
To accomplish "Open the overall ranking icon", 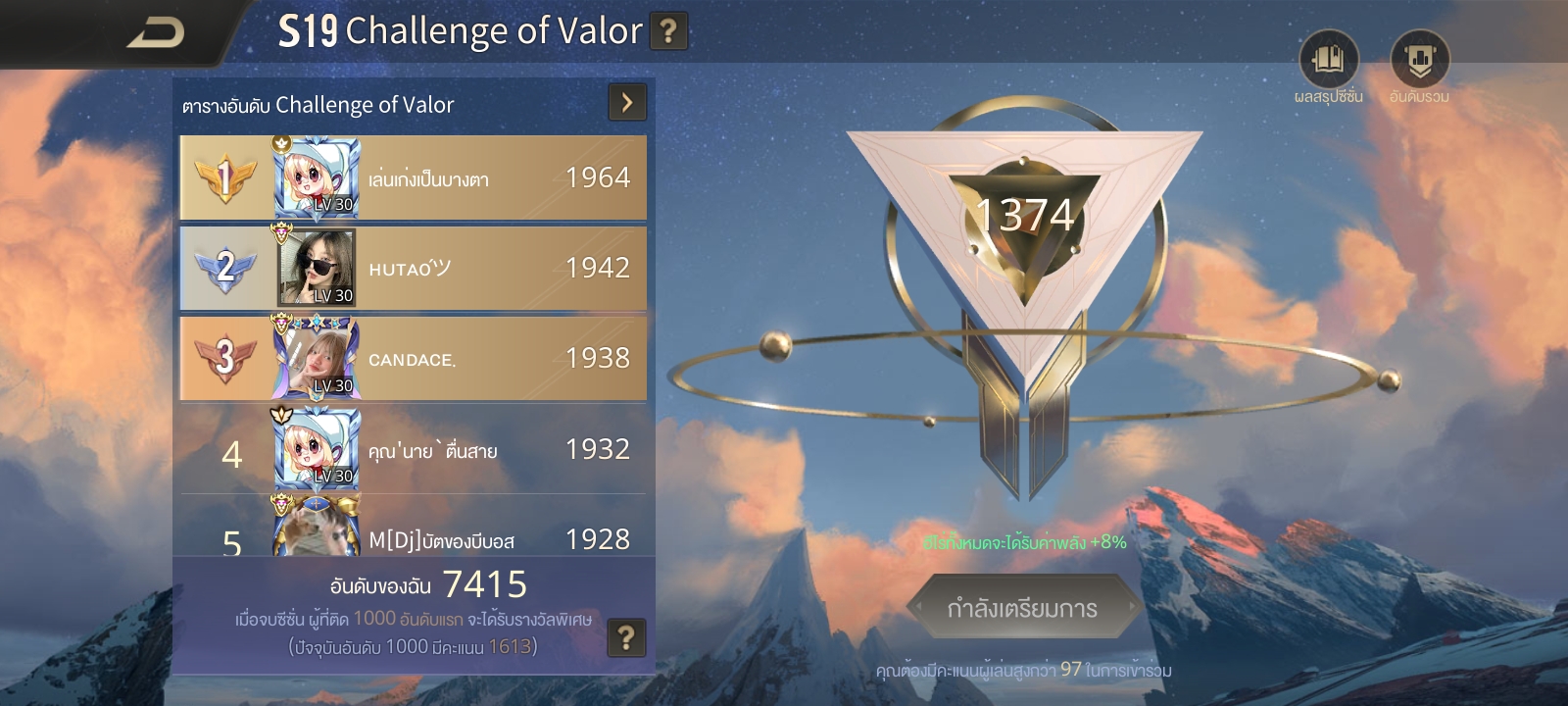I will (x=1419, y=61).
